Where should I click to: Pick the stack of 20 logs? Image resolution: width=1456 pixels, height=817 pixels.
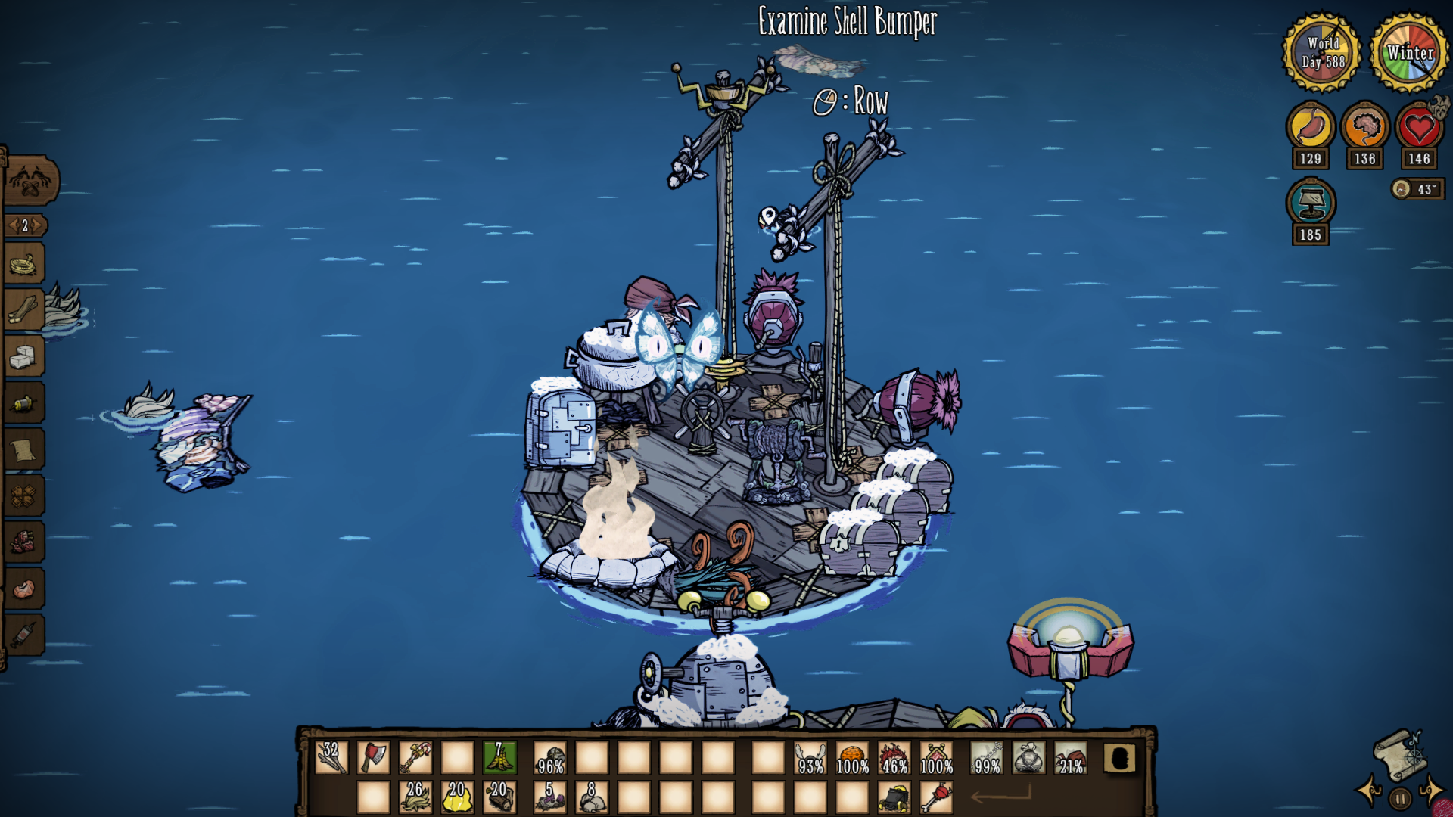click(x=499, y=797)
